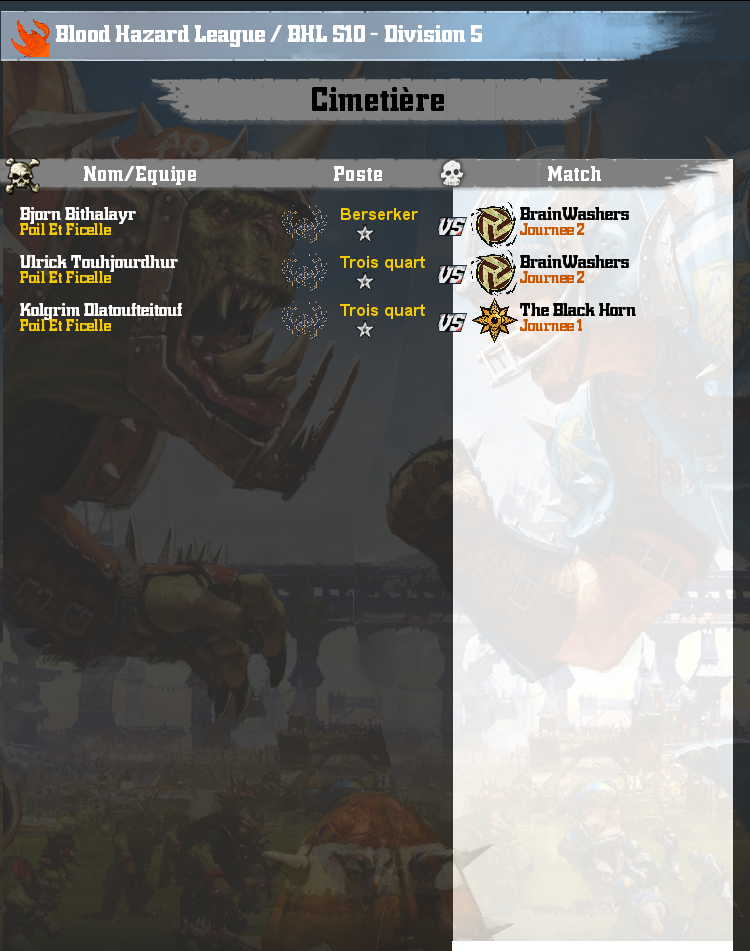This screenshot has height=951, width=750.
Task: View player Kolgrim Dlatoufteitouf
Action: tap(100, 310)
